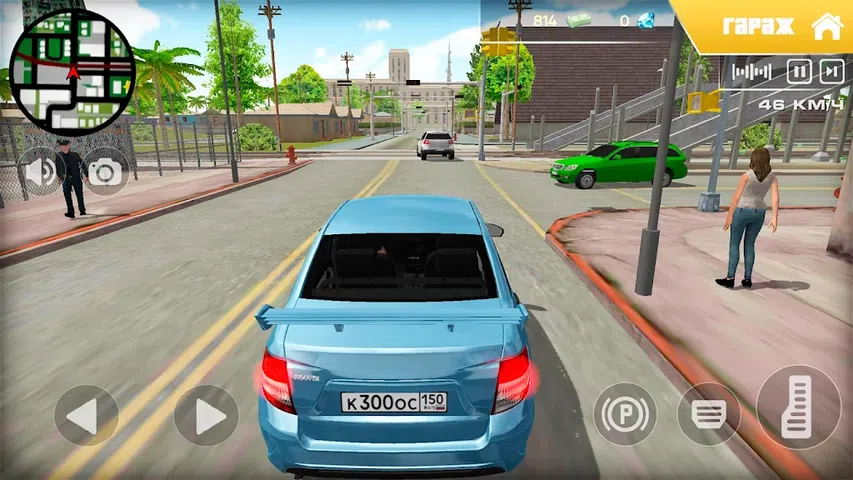This screenshot has width=853, height=480.
Task: Click the radio sound wave icon
Action: (752, 71)
